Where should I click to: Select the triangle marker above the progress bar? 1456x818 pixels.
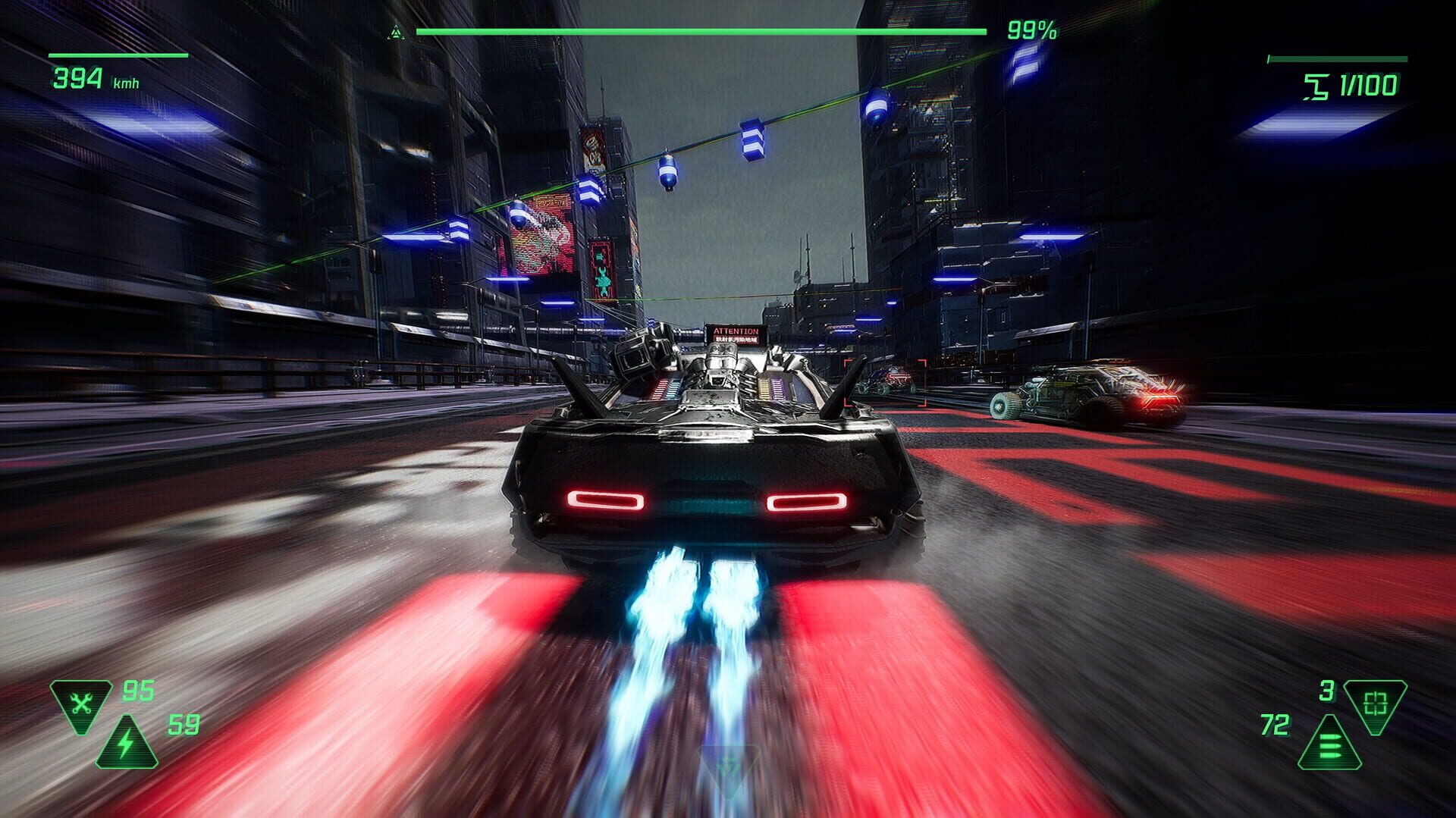[x=394, y=30]
